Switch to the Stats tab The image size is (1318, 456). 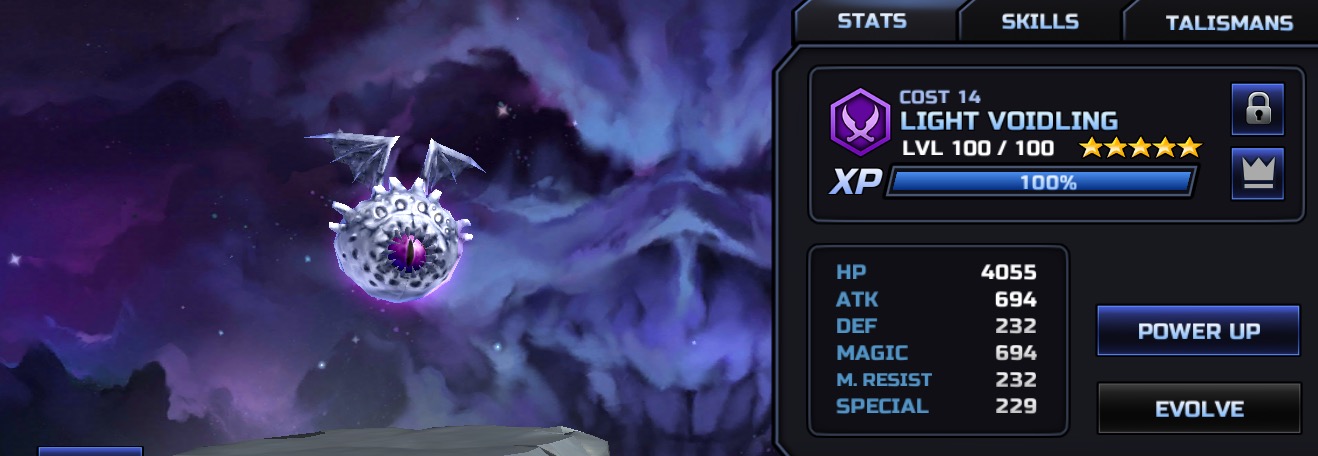tap(872, 21)
